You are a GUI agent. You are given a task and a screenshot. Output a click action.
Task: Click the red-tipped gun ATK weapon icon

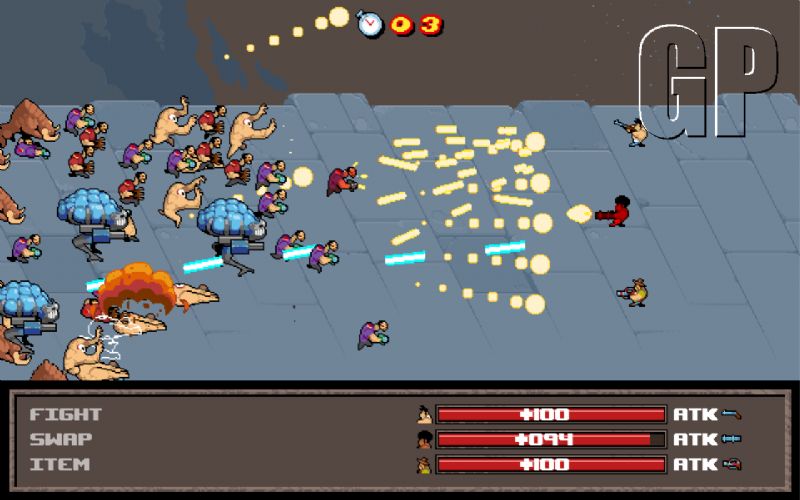pyautogui.click(x=732, y=464)
